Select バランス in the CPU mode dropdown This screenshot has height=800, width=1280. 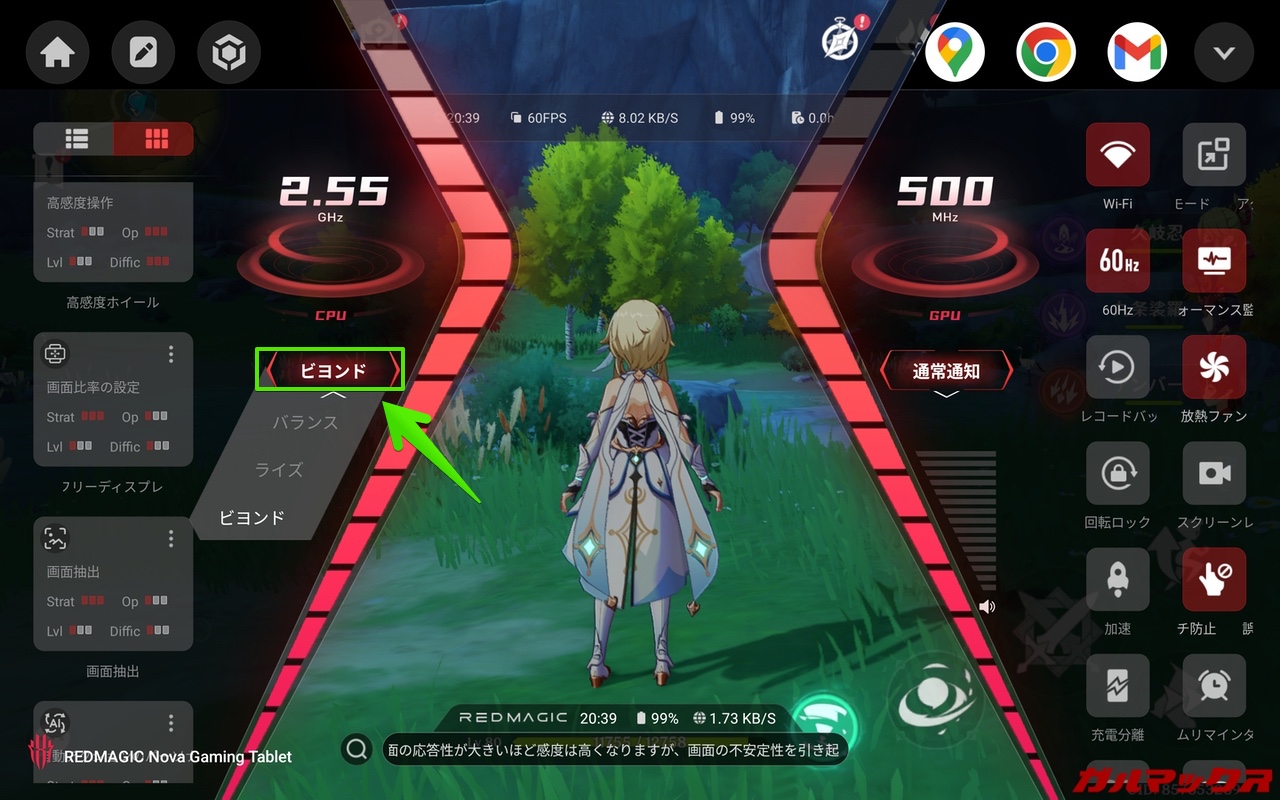click(x=305, y=423)
